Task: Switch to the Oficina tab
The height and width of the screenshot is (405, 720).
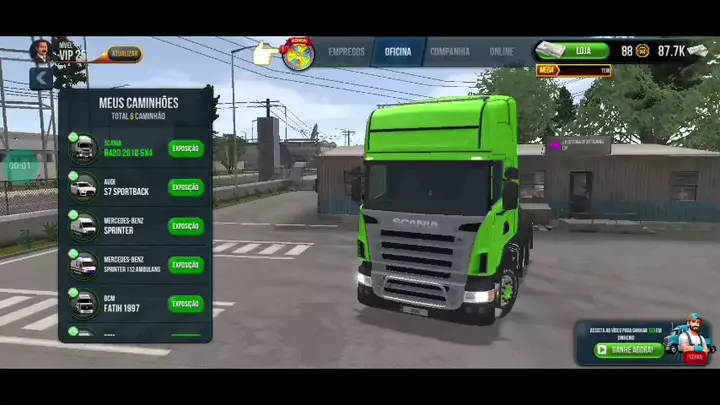Action: coord(397,51)
